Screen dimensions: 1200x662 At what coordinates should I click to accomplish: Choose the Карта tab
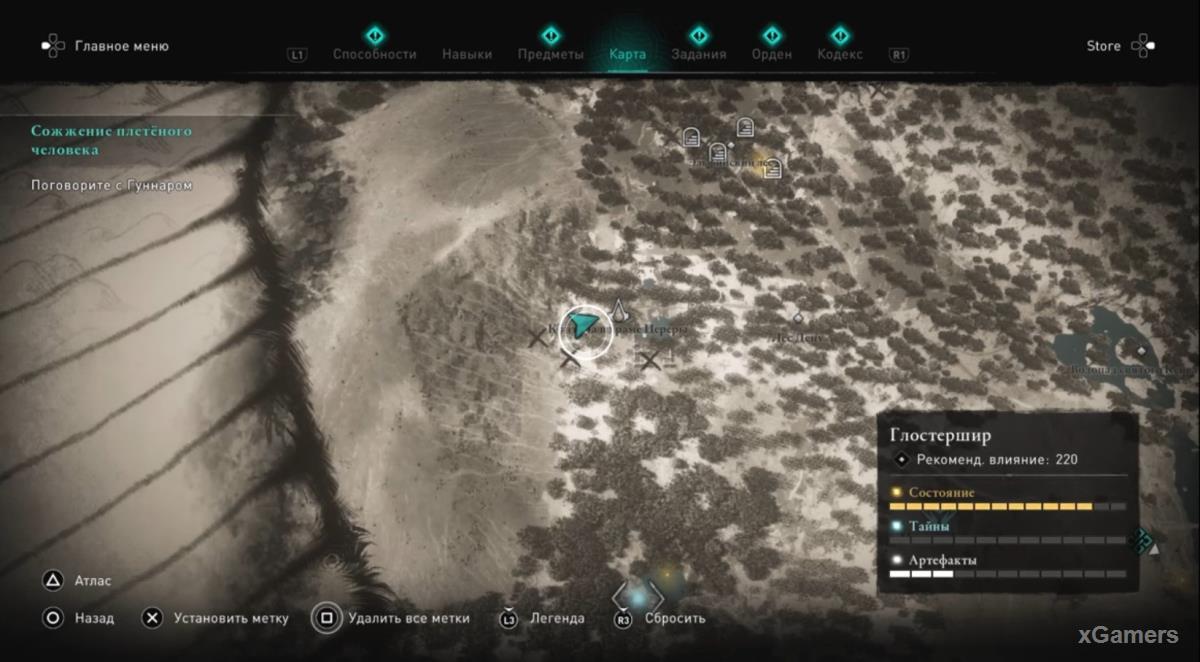(x=627, y=54)
